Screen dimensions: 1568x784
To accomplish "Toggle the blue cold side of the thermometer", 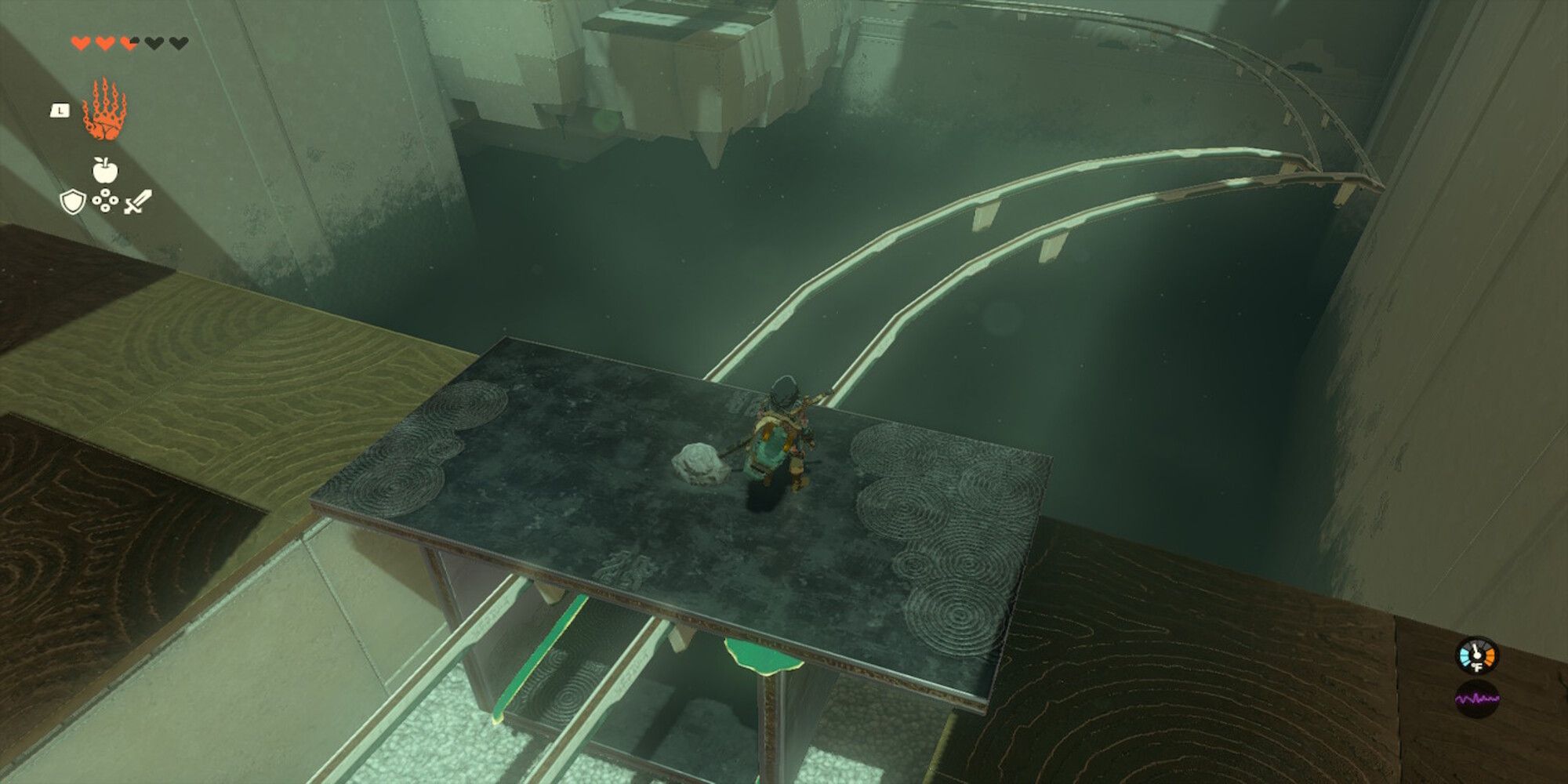I will (1465, 656).
